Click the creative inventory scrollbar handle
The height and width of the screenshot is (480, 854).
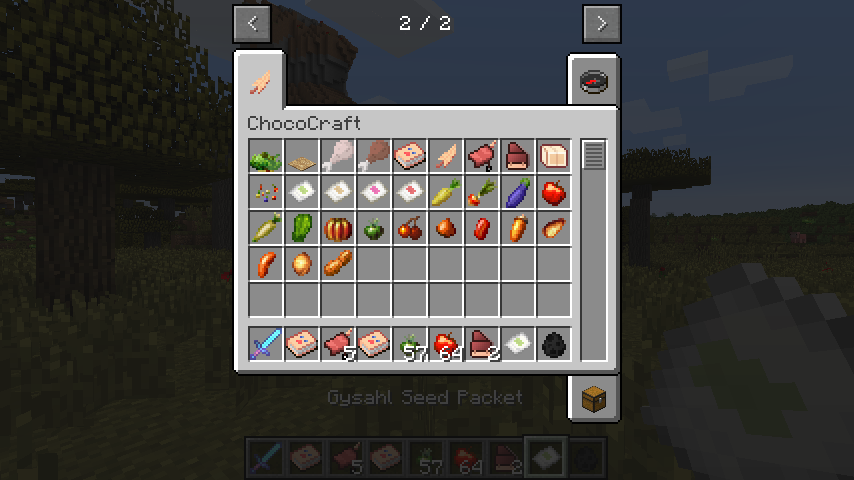coord(594,156)
